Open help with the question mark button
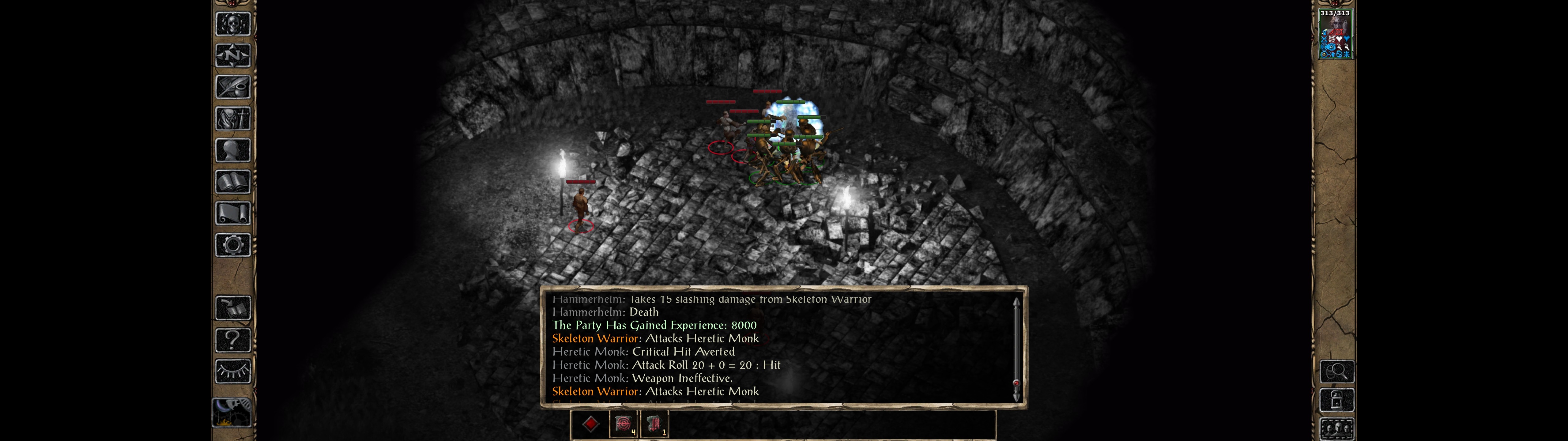 coord(232,340)
